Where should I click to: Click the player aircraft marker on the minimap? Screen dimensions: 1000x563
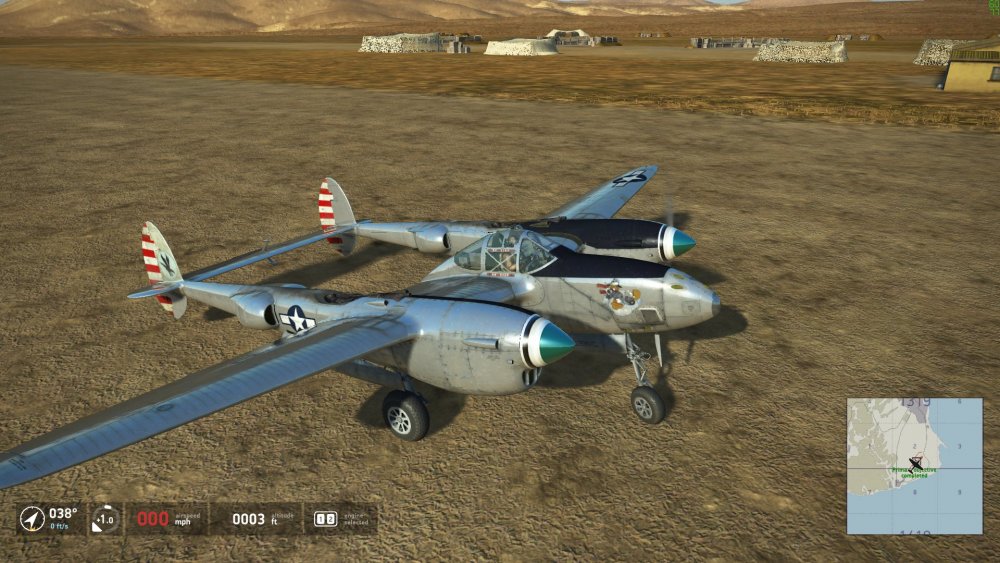click(916, 463)
